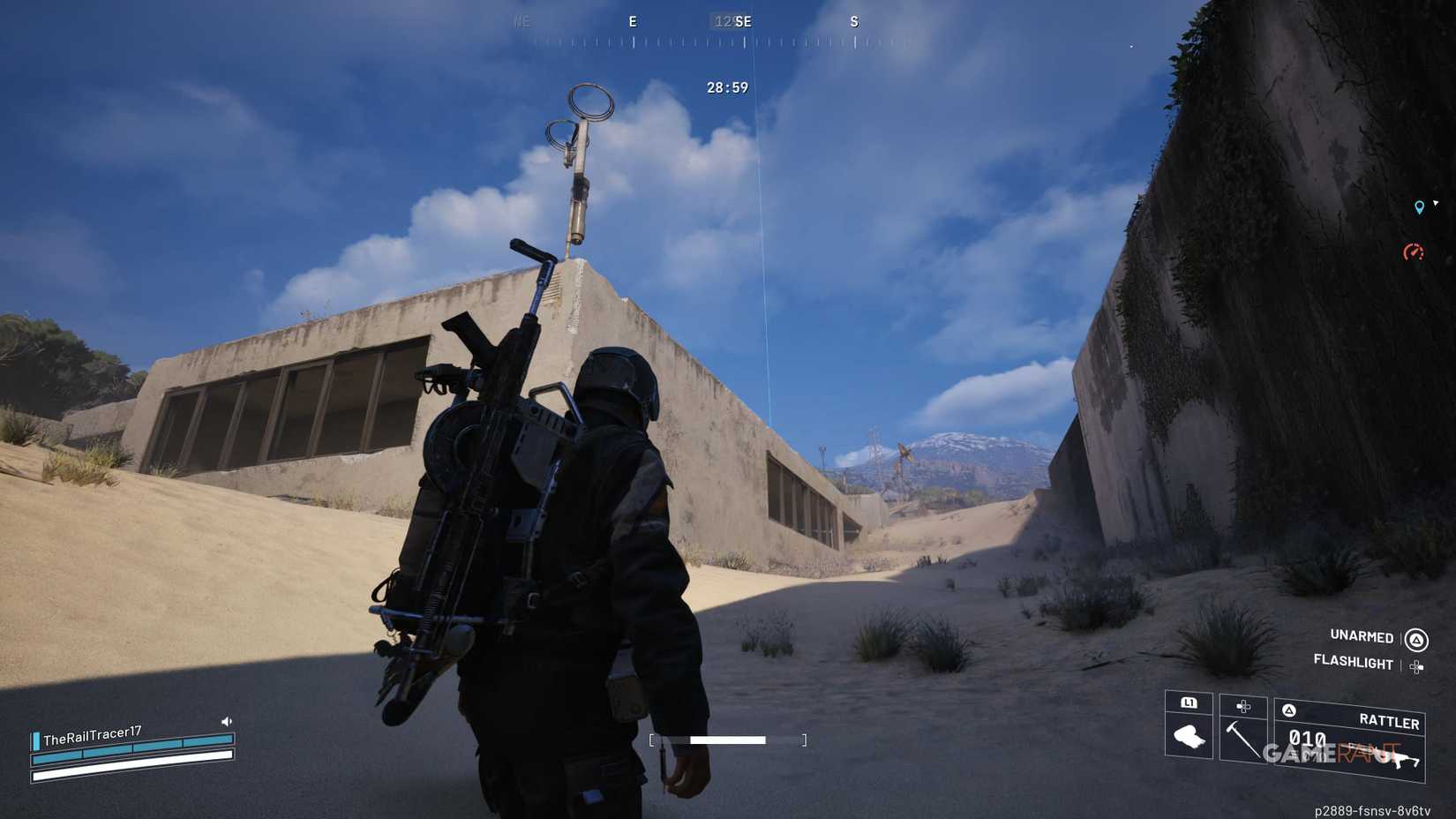Click the session code p2889-fsnsv-8v6tv
Screen dimensions: 1456x819
1373,811
